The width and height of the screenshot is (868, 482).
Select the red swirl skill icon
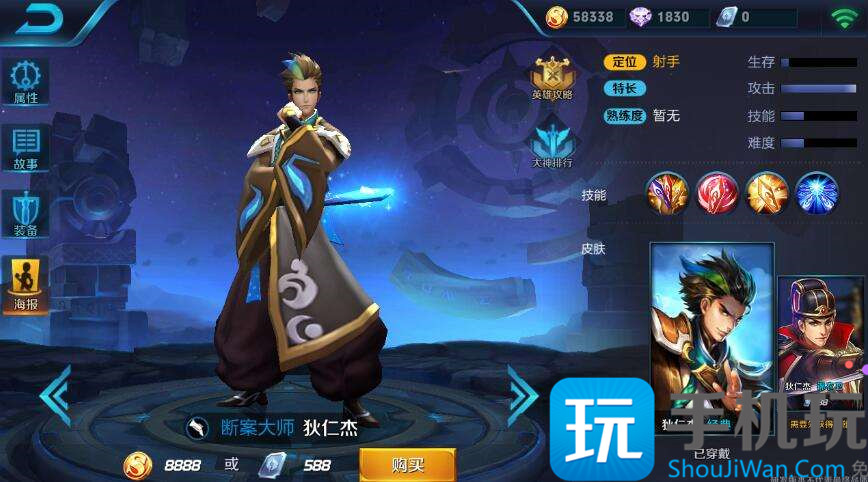717,193
